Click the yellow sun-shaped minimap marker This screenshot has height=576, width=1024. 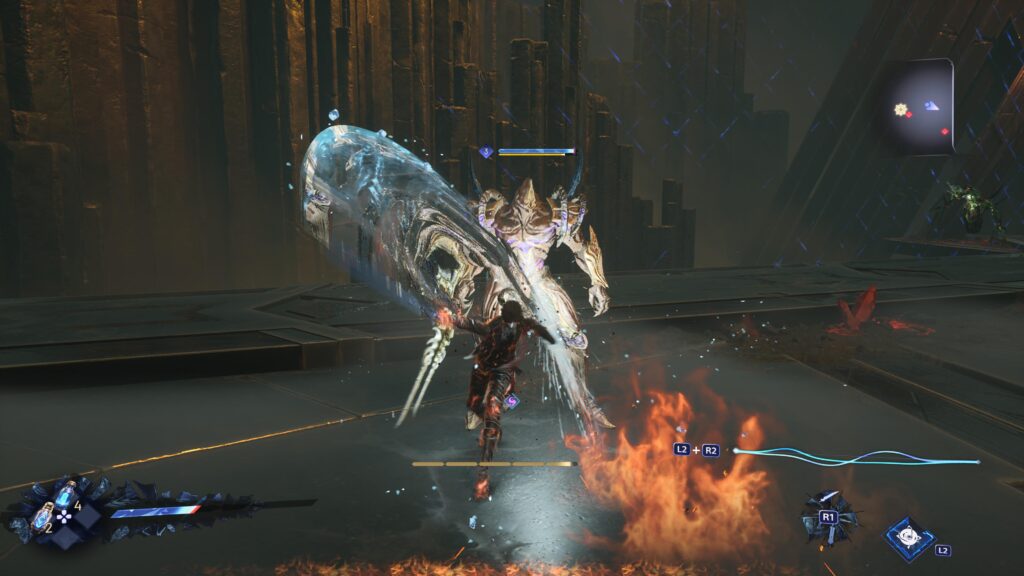tap(901, 108)
